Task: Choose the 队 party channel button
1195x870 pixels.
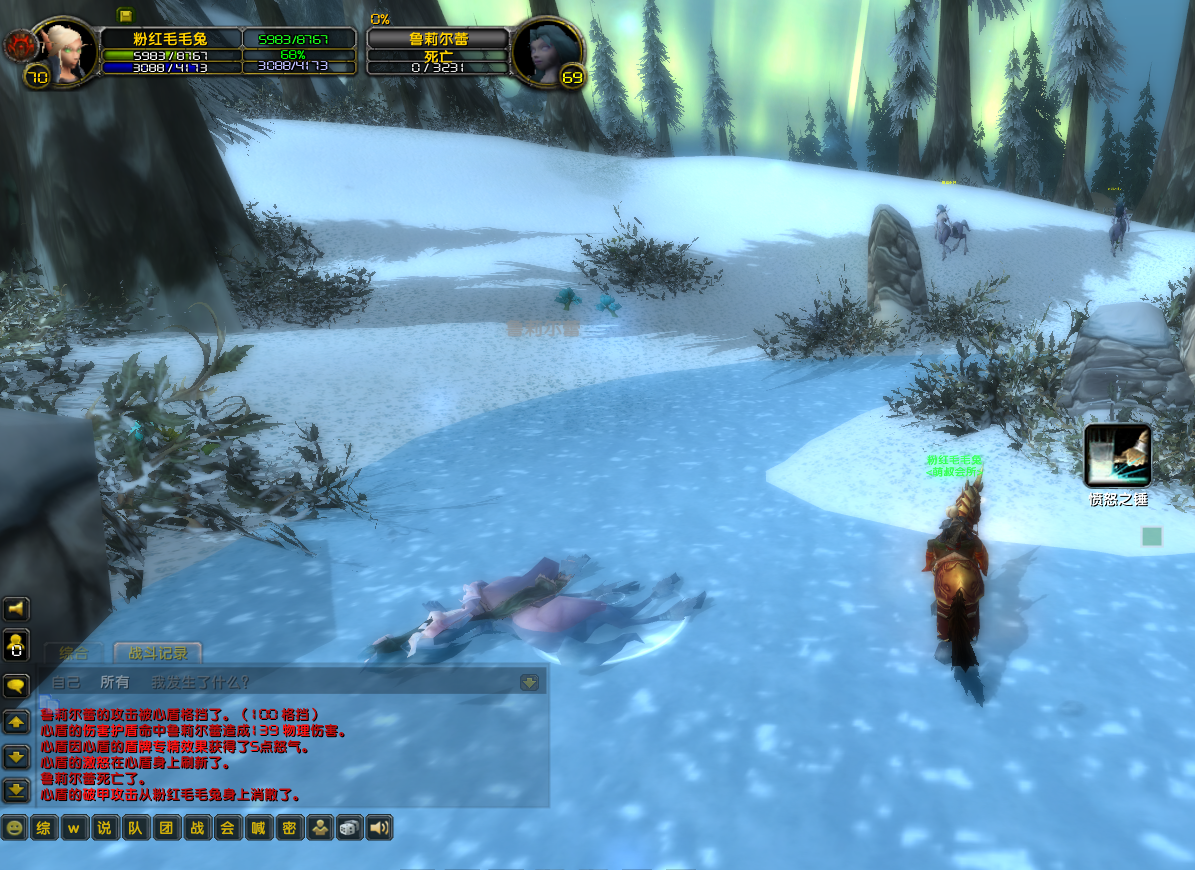Action: (135, 828)
